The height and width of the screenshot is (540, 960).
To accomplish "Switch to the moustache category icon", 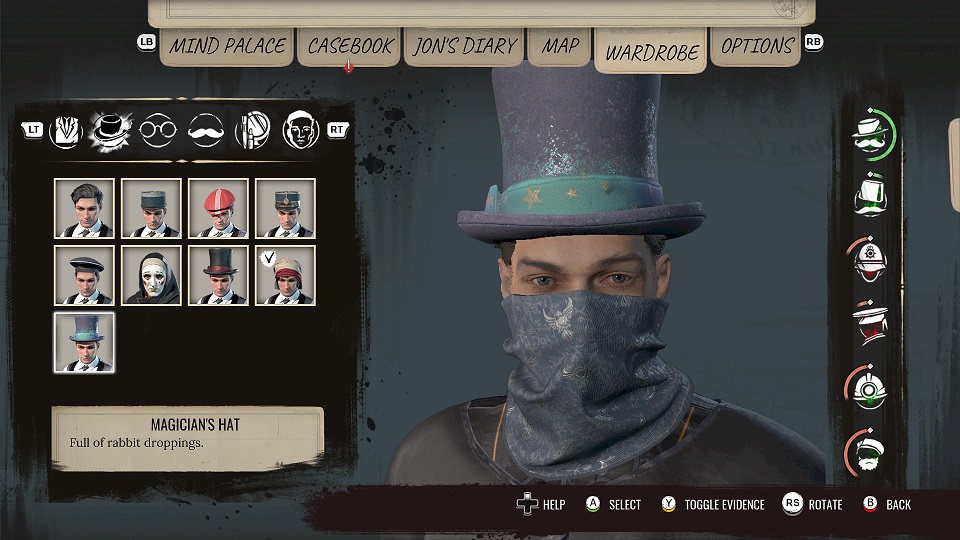I will pyautogui.click(x=205, y=129).
